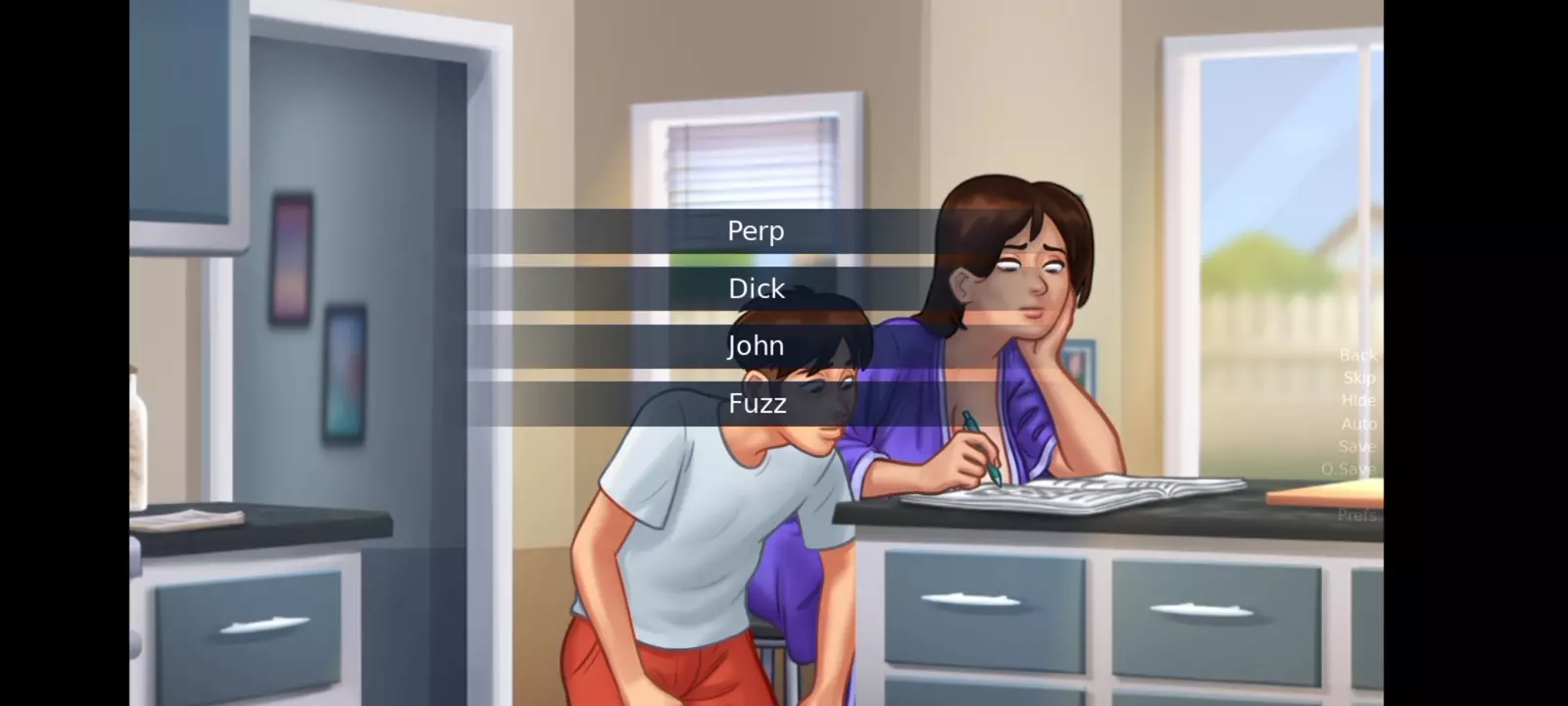Answer with the "Fuzz" option
The image size is (1568, 706).
pyautogui.click(x=756, y=403)
